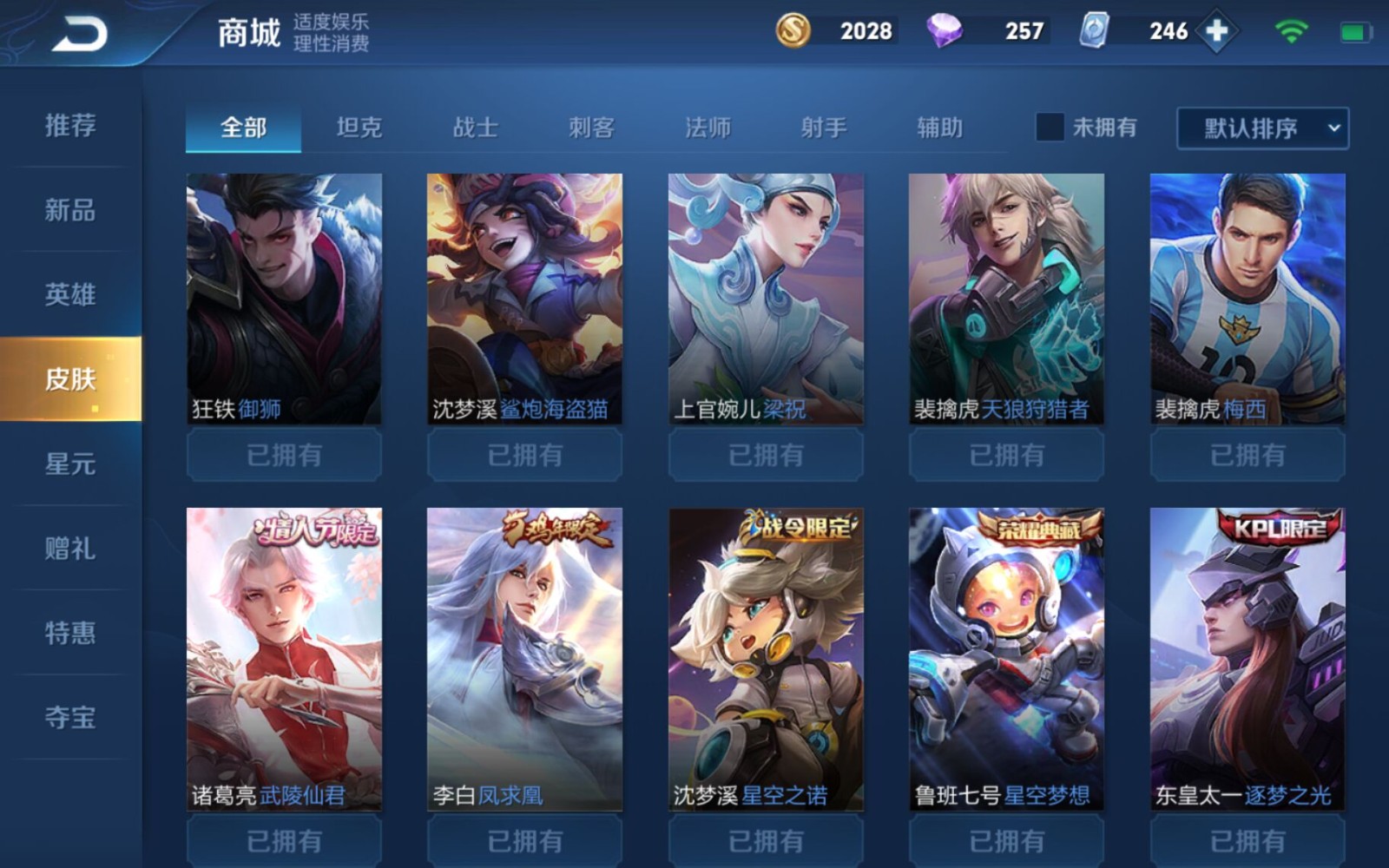Click the diamond currency icon
1389x868 pixels.
pyautogui.click(x=946, y=31)
